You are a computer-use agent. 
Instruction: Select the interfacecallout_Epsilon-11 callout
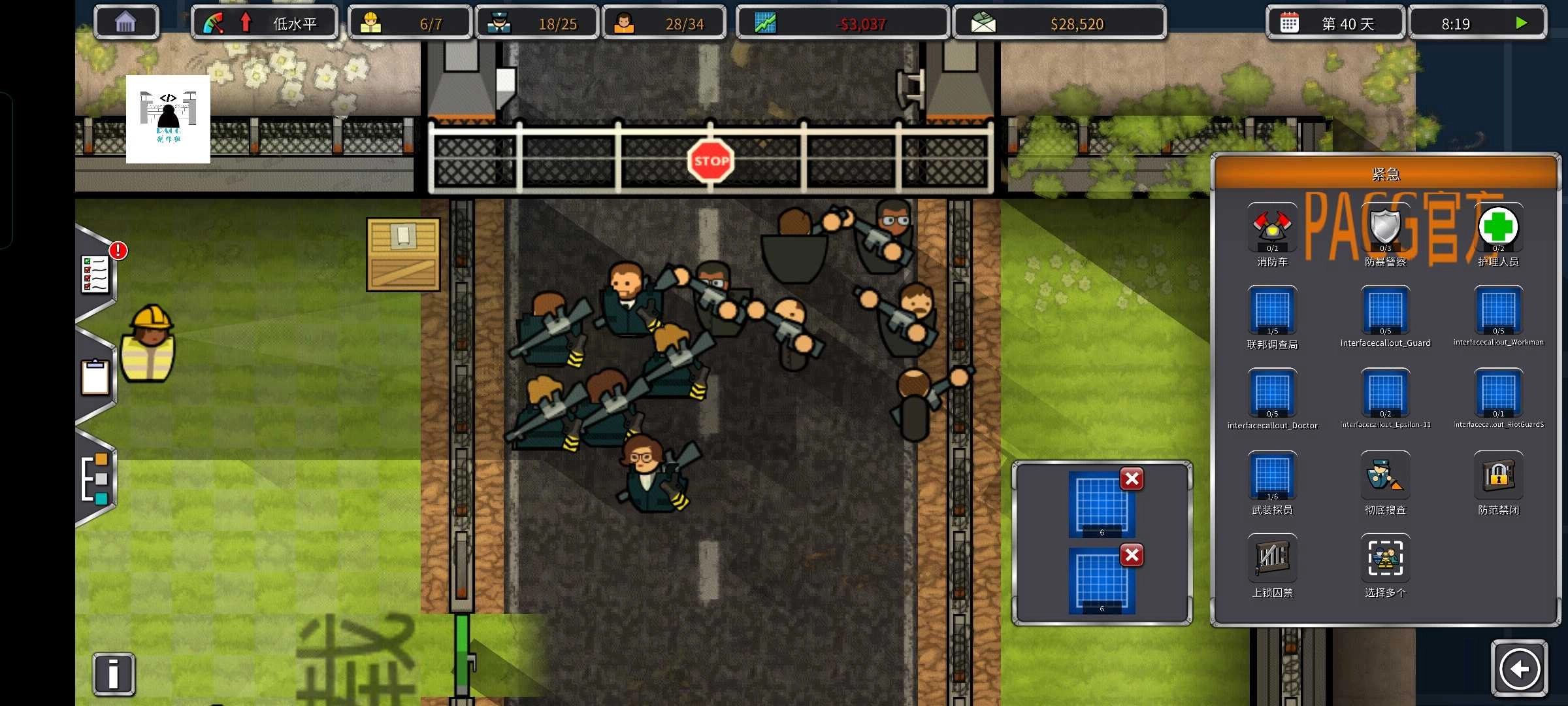(1385, 393)
